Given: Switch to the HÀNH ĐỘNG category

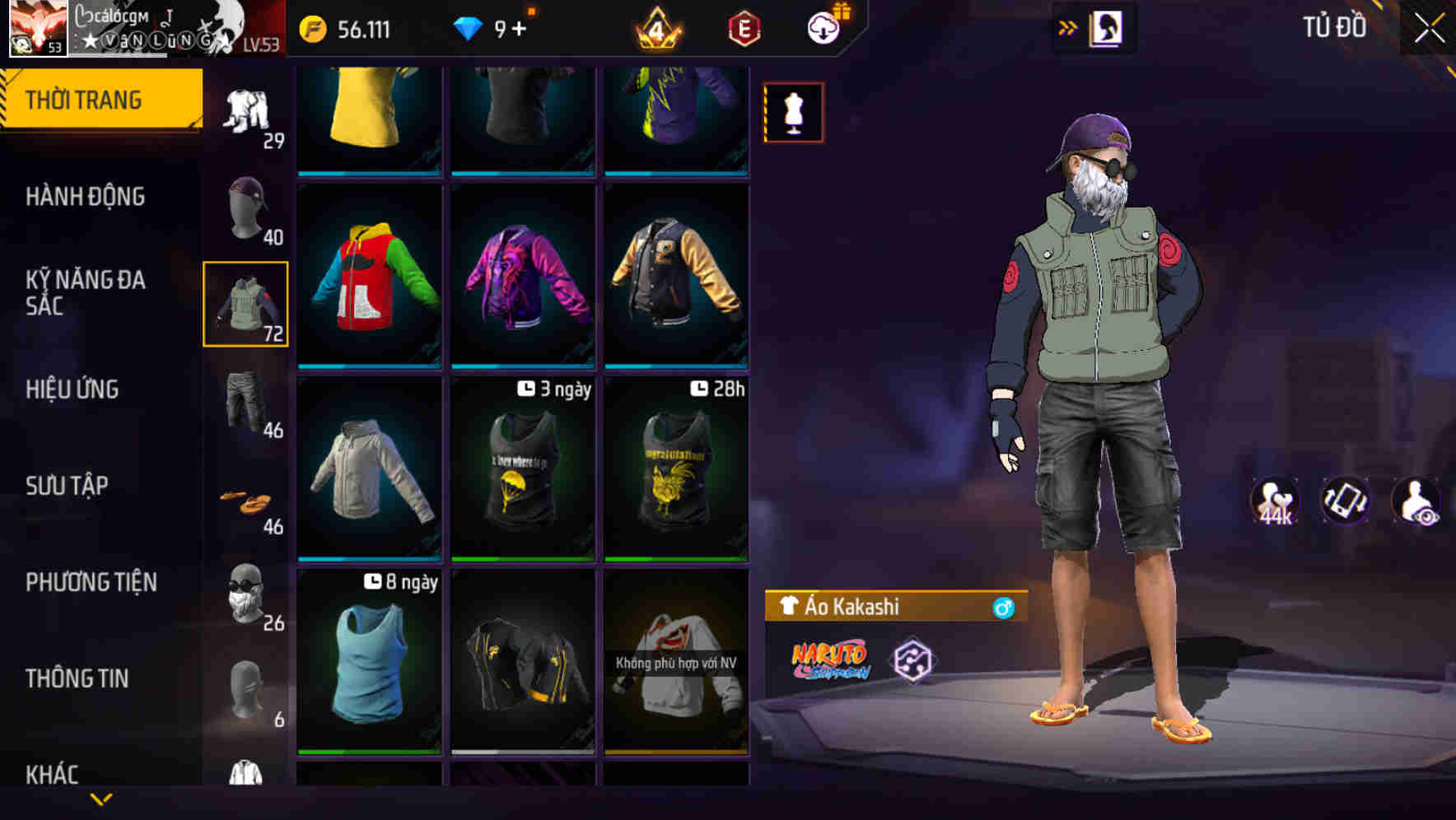Looking at the screenshot, I should (x=86, y=197).
